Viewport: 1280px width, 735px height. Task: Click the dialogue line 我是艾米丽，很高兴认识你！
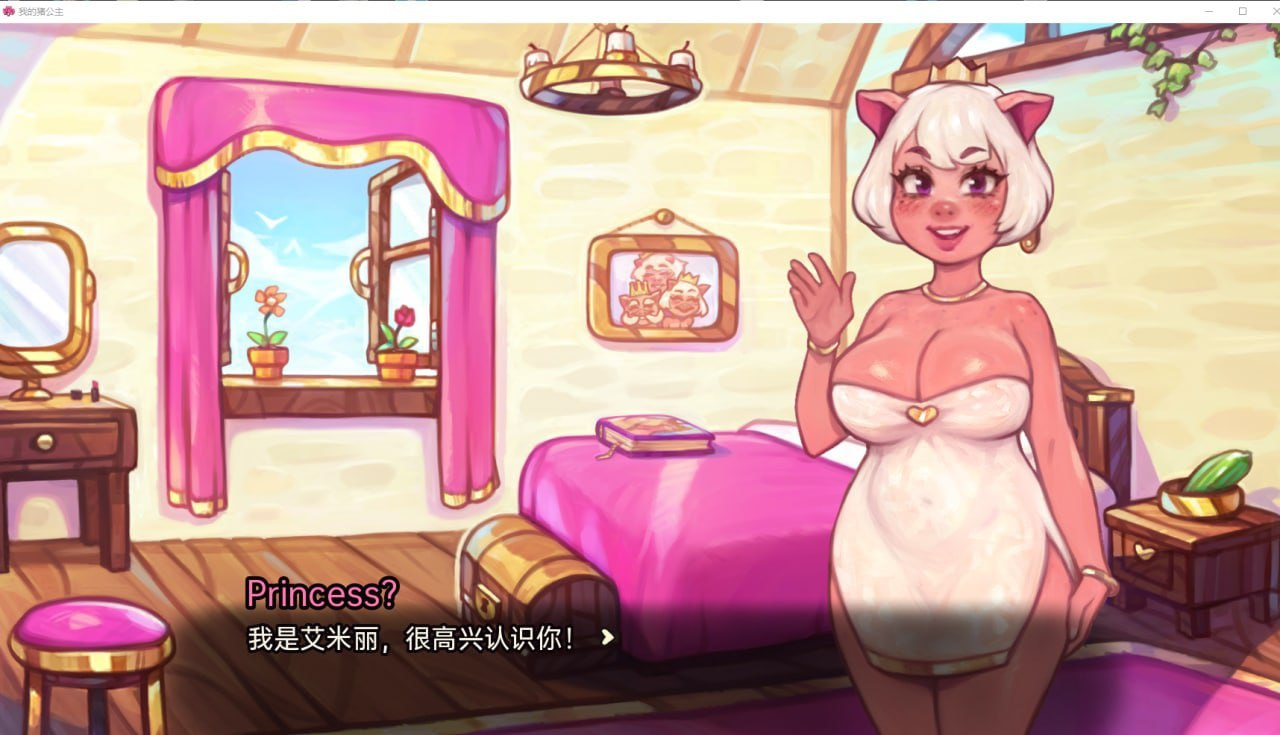pos(410,636)
